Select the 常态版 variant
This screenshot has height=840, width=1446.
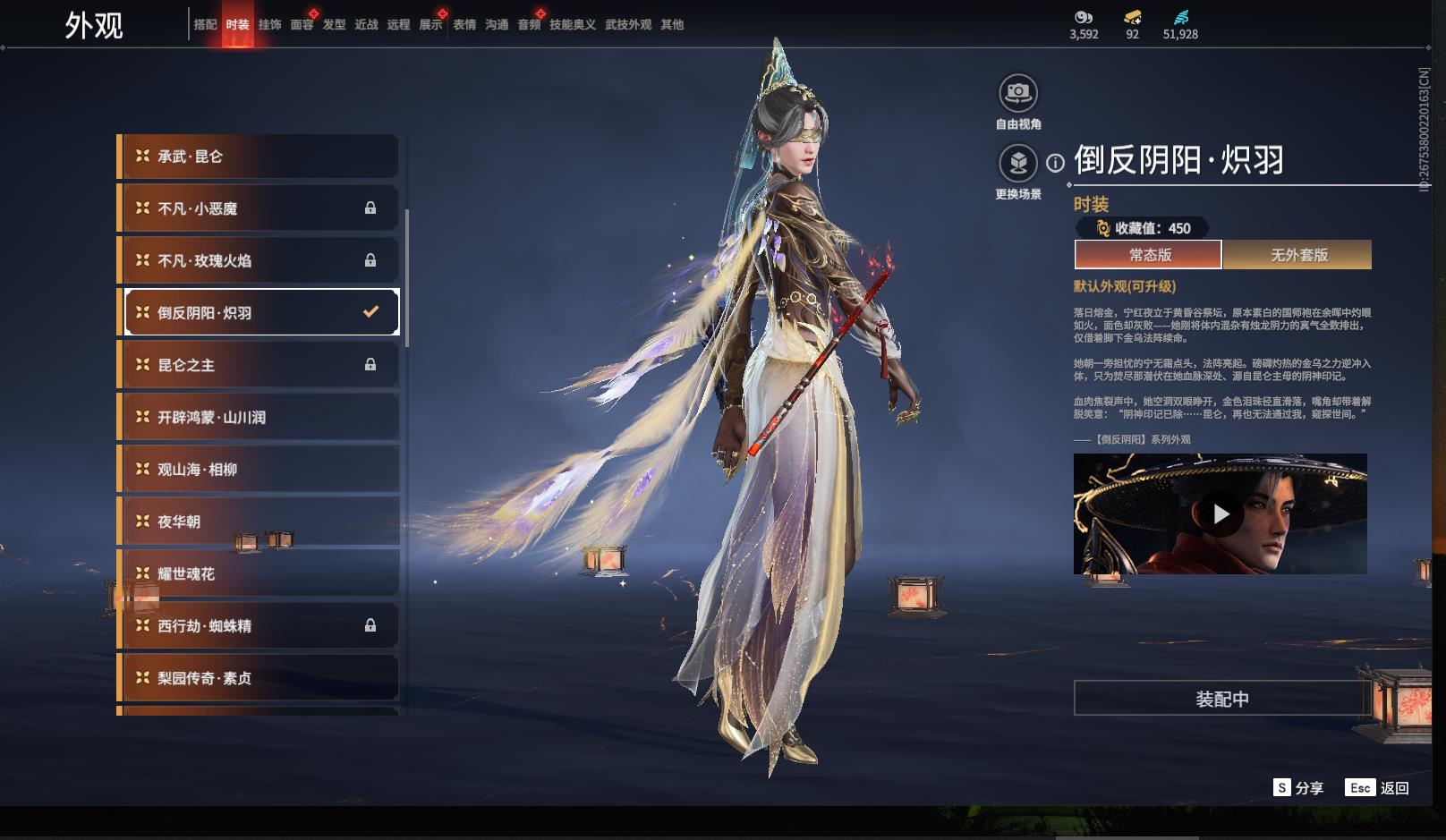tap(1149, 255)
